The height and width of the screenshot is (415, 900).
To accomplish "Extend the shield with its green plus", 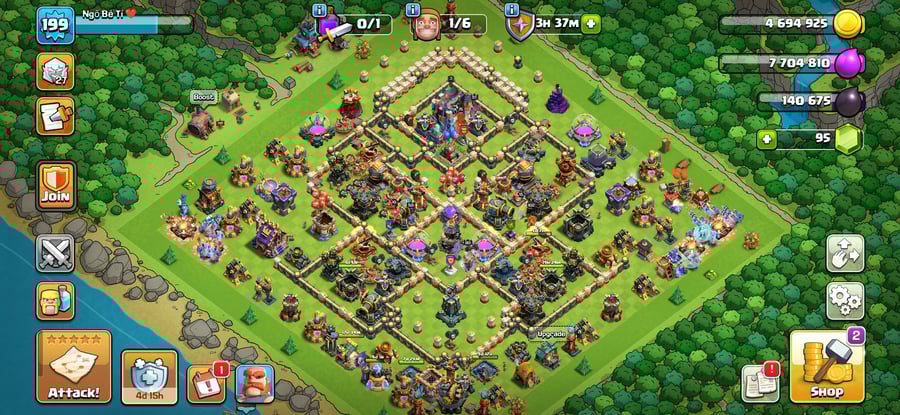I will pos(591,23).
